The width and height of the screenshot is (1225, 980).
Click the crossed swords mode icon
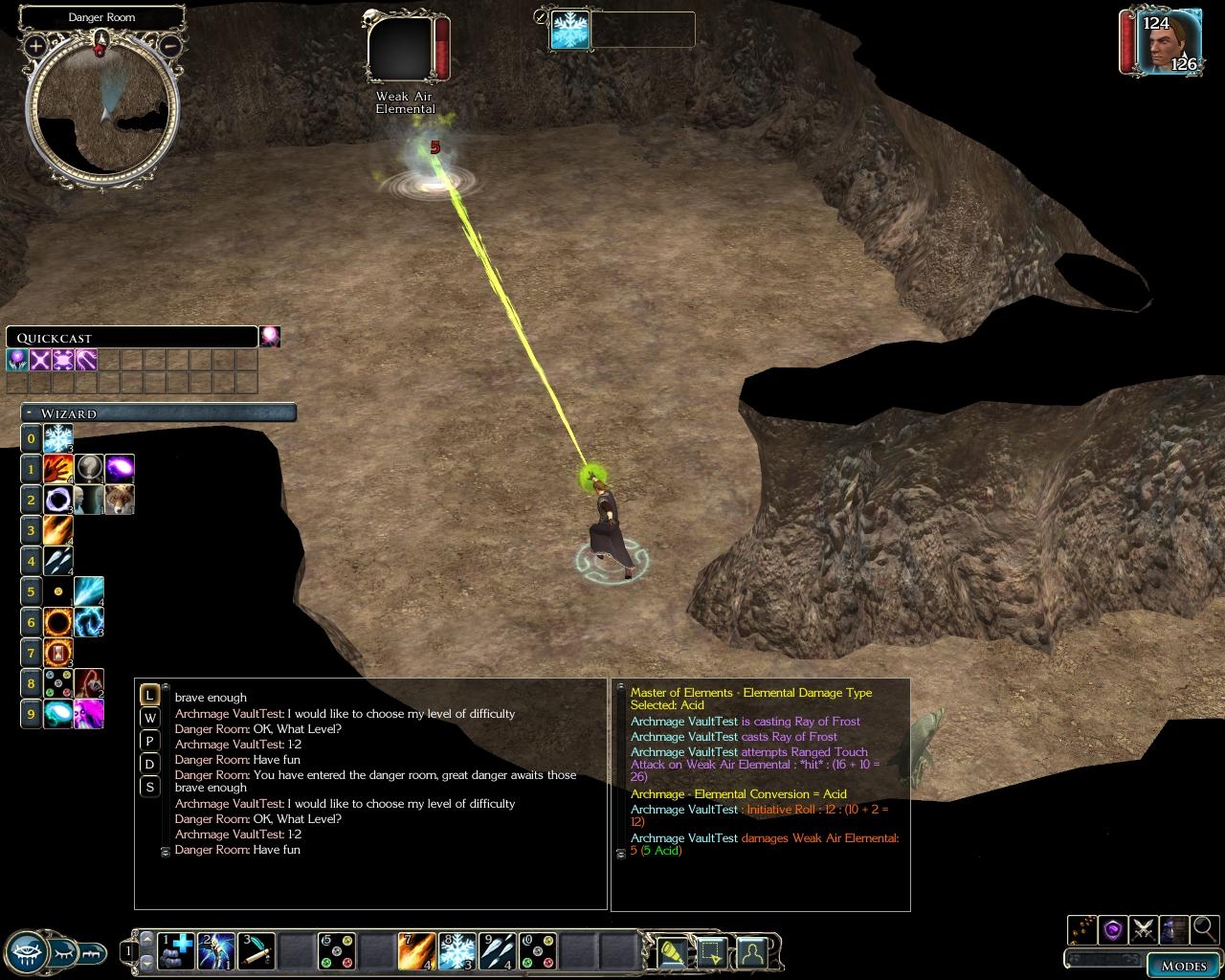point(1142,928)
